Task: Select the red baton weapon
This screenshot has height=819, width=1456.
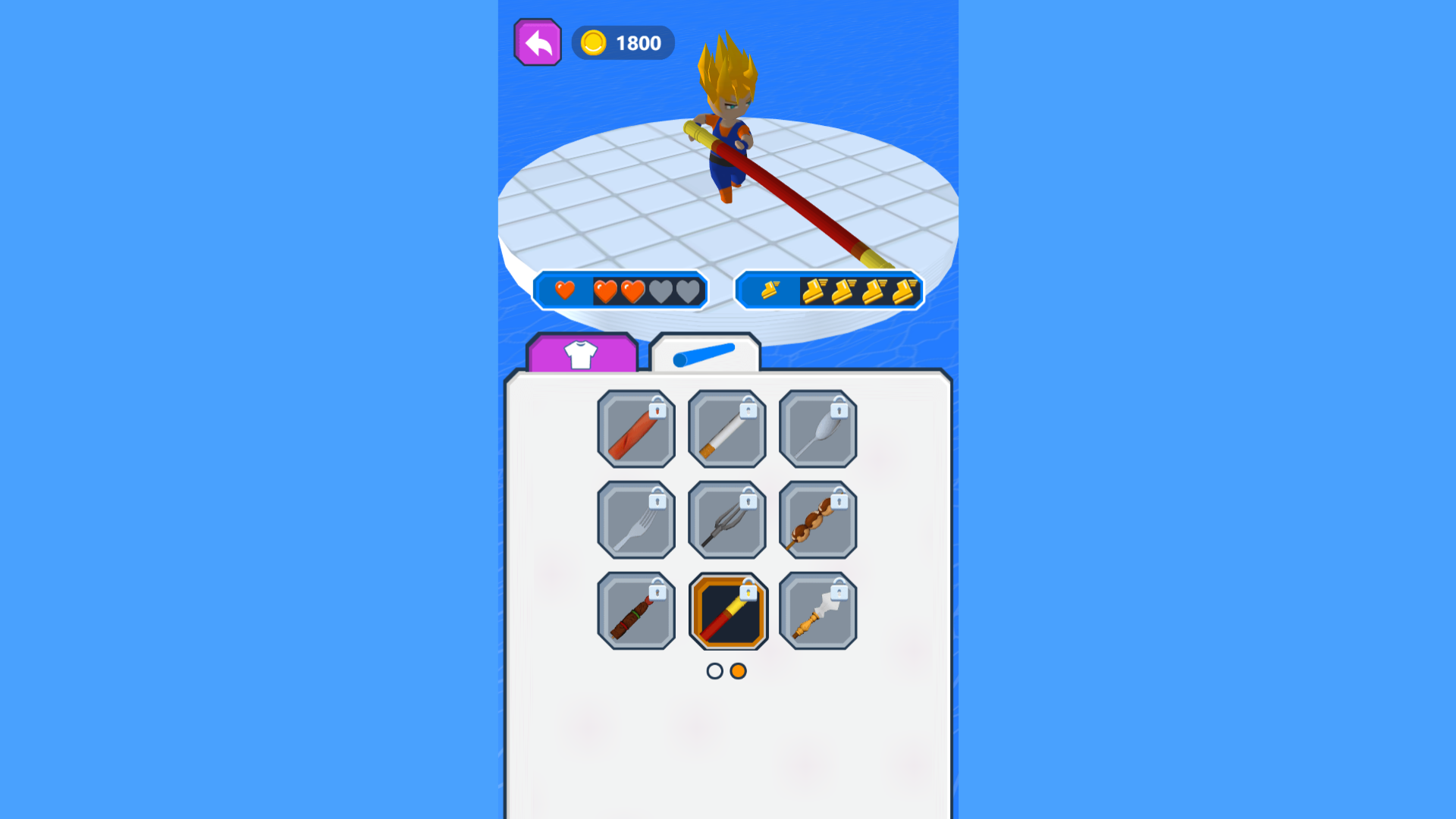Action: [x=636, y=429]
